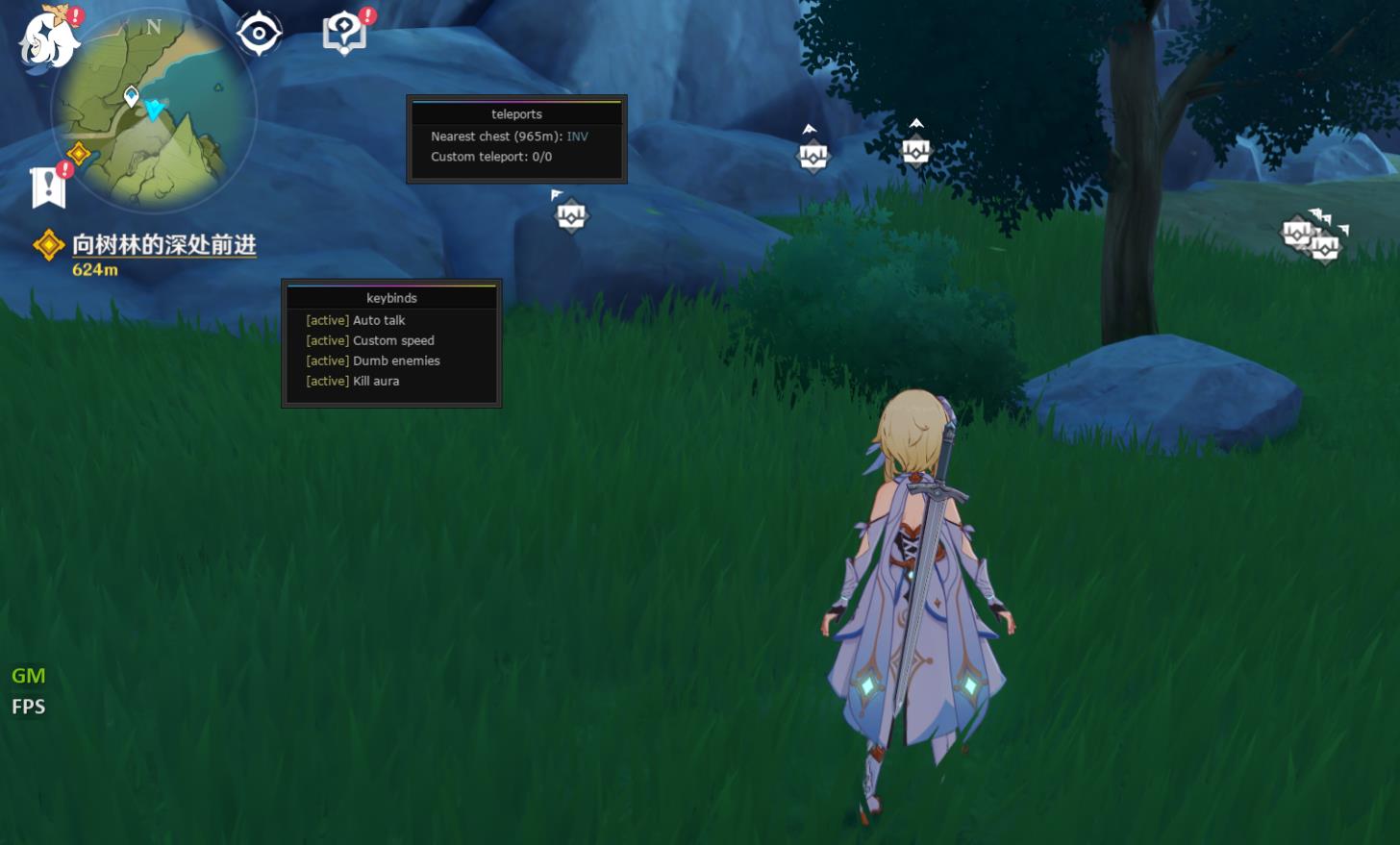The width and height of the screenshot is (1400, 845).
Task: Click the Custom teleport row
Action: pyautogui.click(x=490, y=157)
